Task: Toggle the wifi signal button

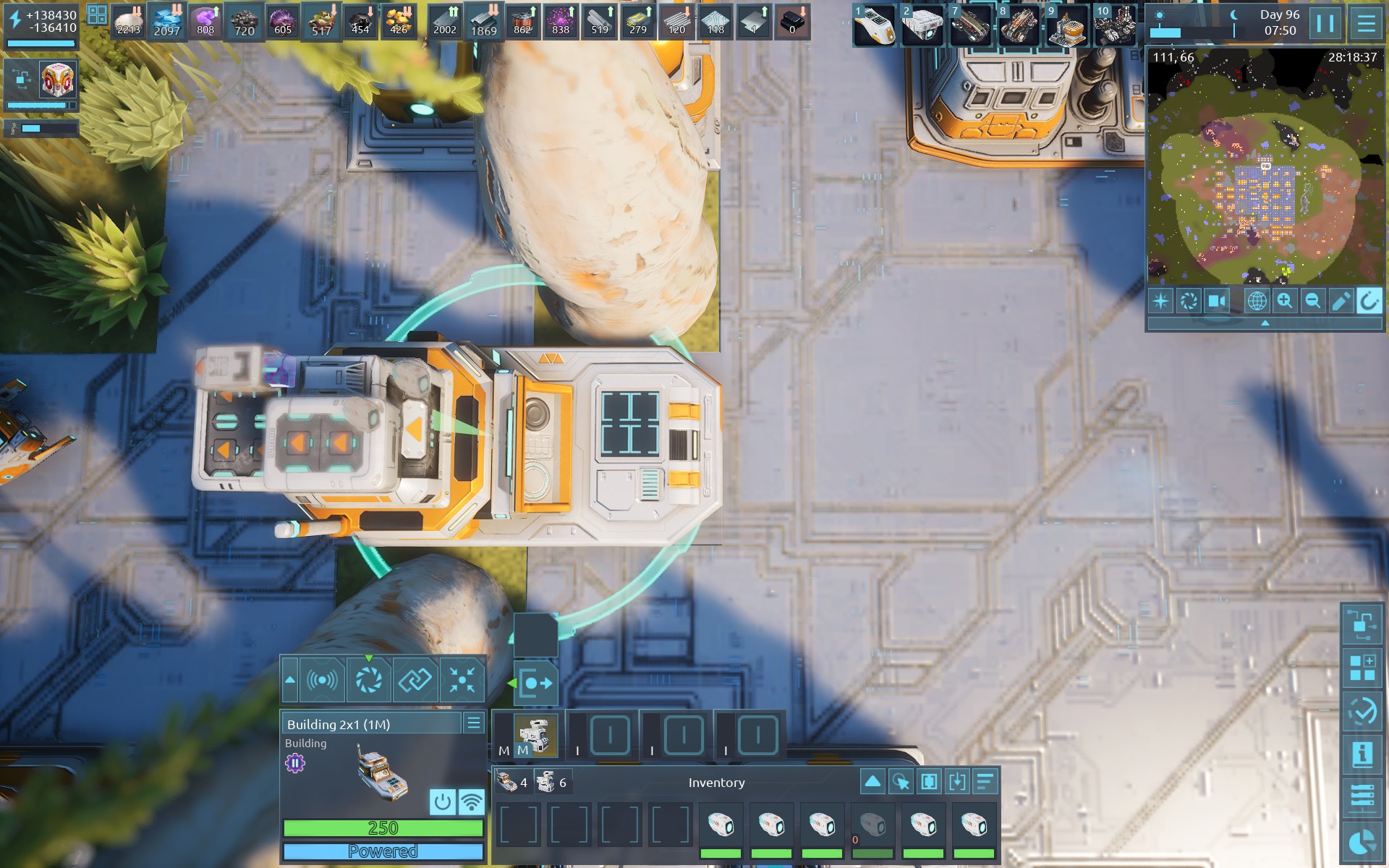Action: pyautogui.click(x=472, y=801)
